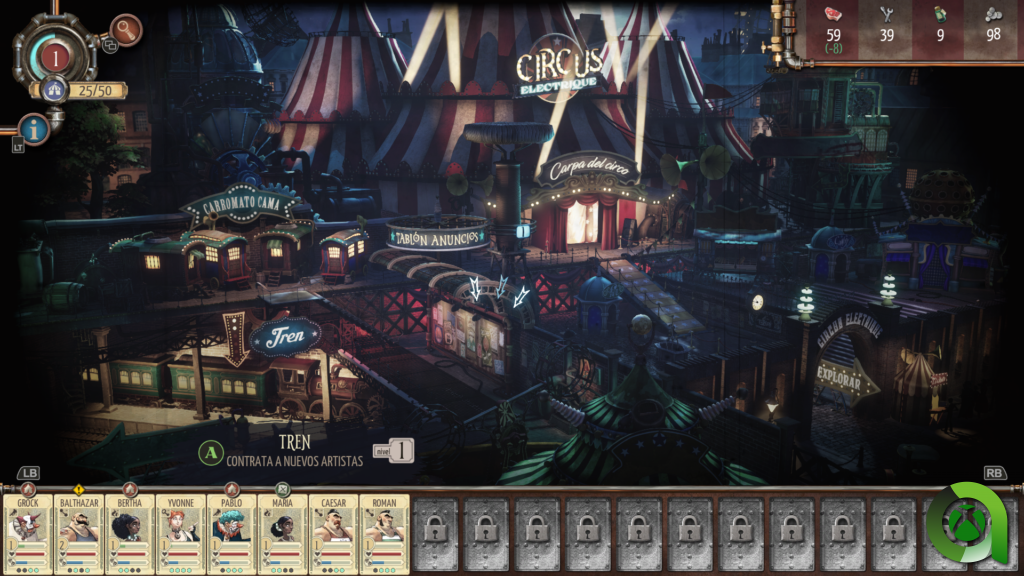Open the Tren building sign
1024x576 pixels.
tap(285, 337)
